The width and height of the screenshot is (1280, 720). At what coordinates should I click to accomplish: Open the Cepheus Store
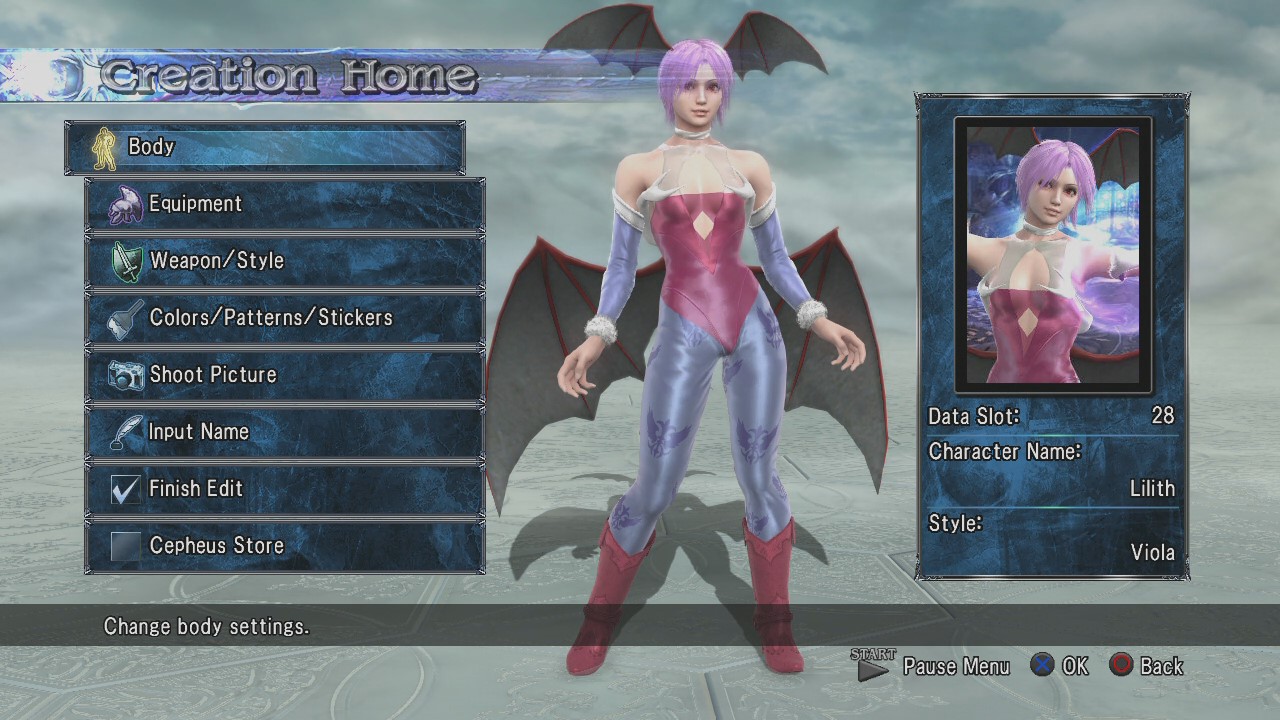[x=285, y=546]
